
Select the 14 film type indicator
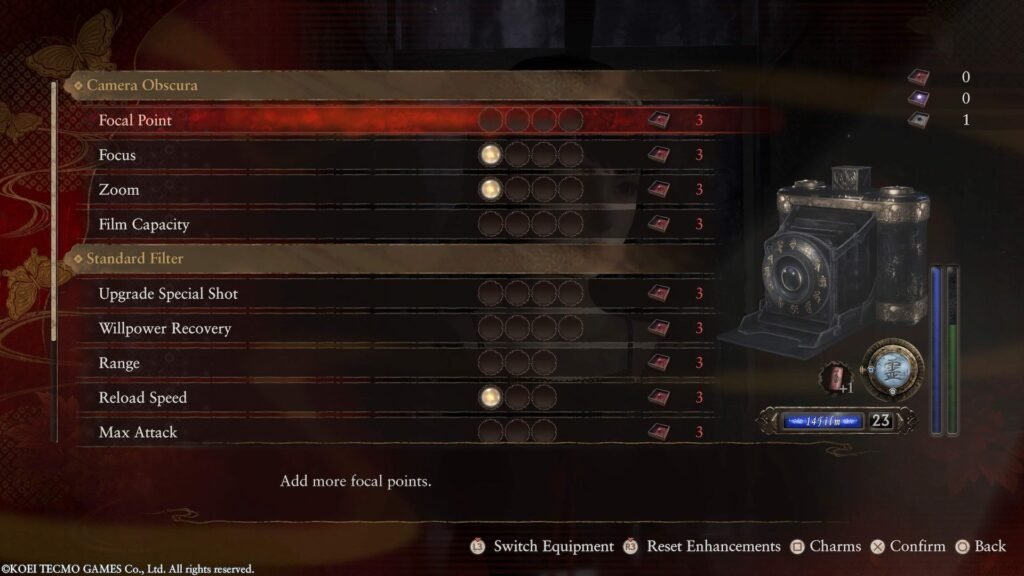click(822, 421)
